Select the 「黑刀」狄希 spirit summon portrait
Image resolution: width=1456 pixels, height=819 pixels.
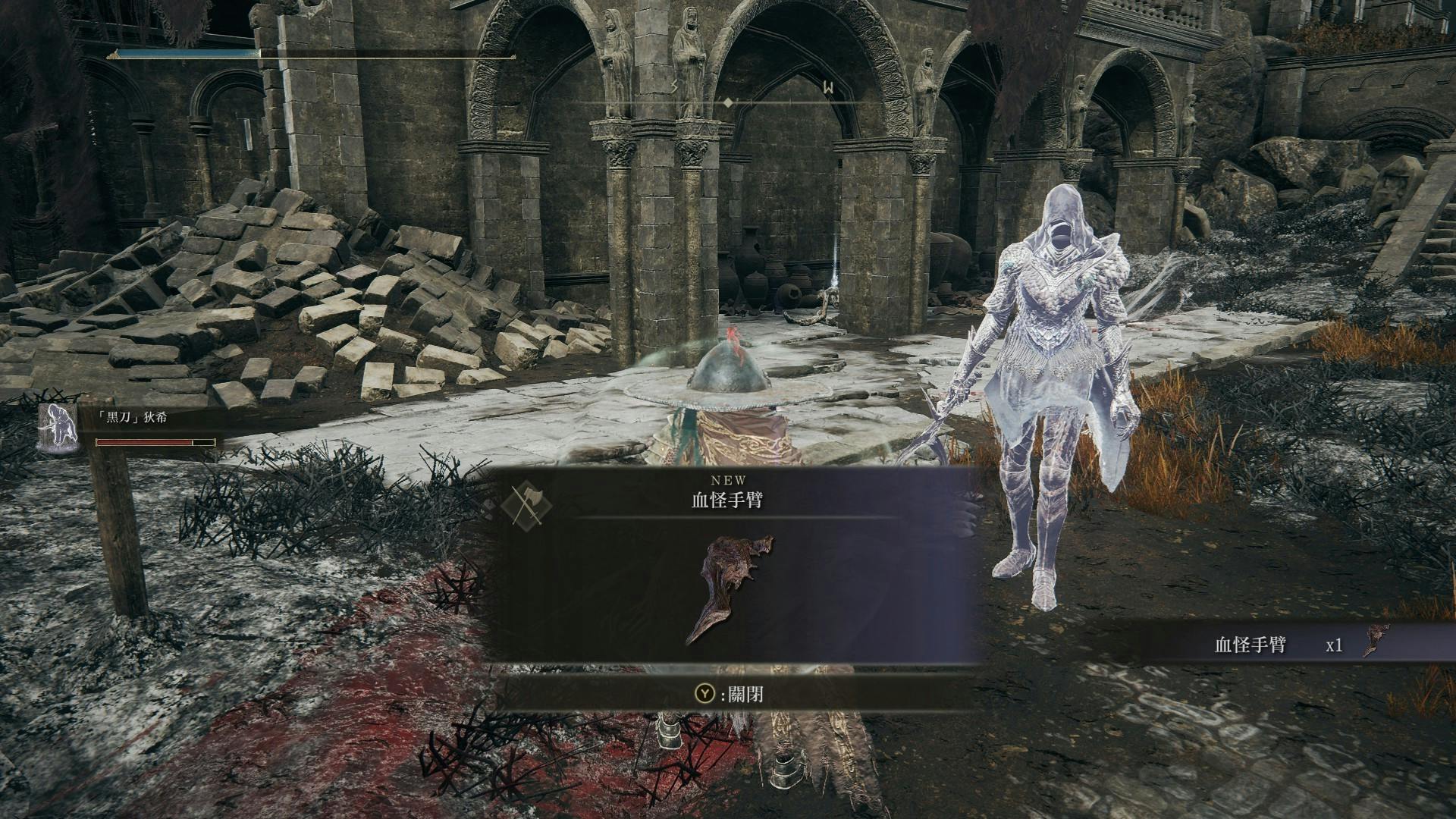[x=59, y=428]
